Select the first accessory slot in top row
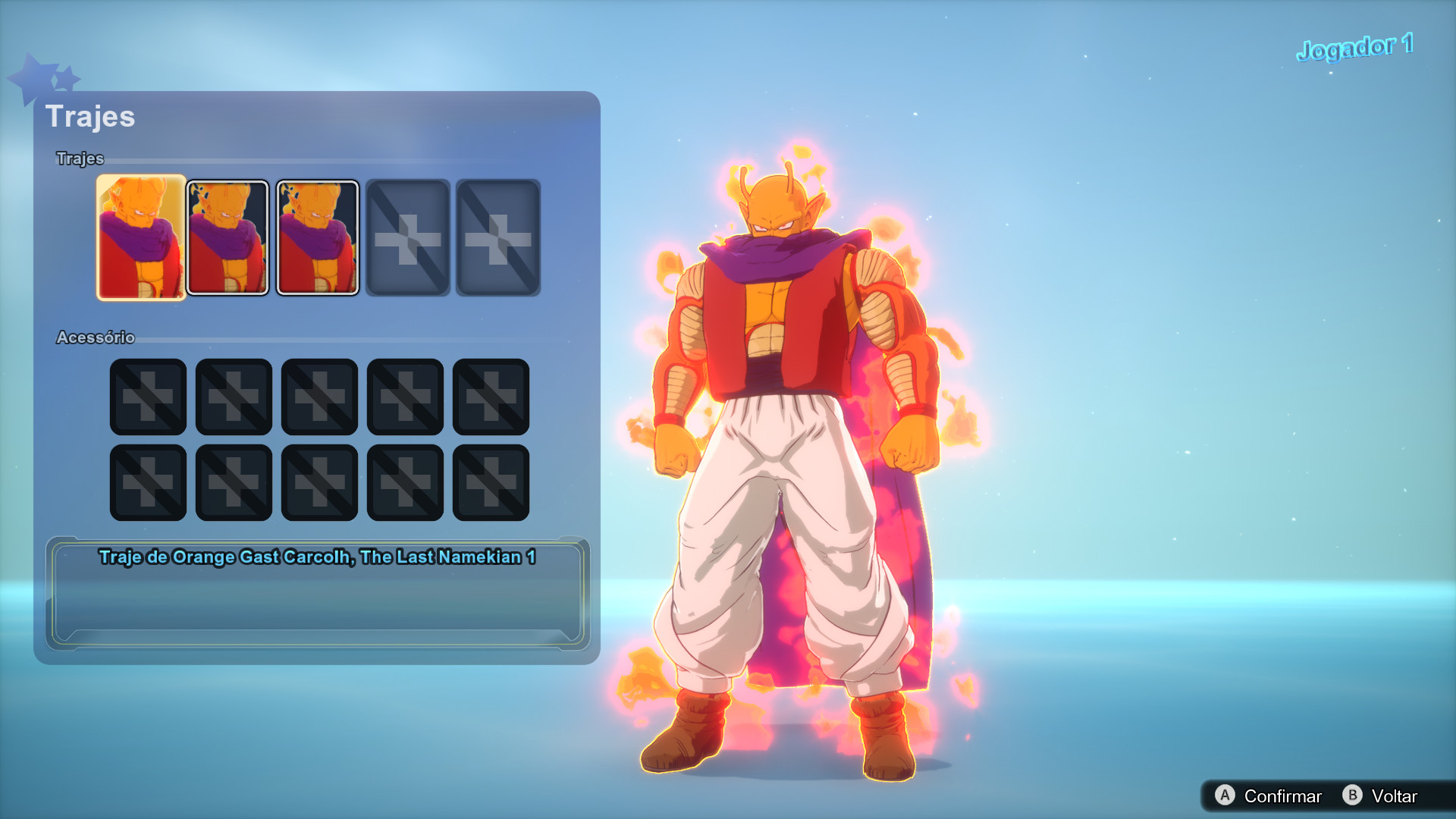 pos(148,397)
